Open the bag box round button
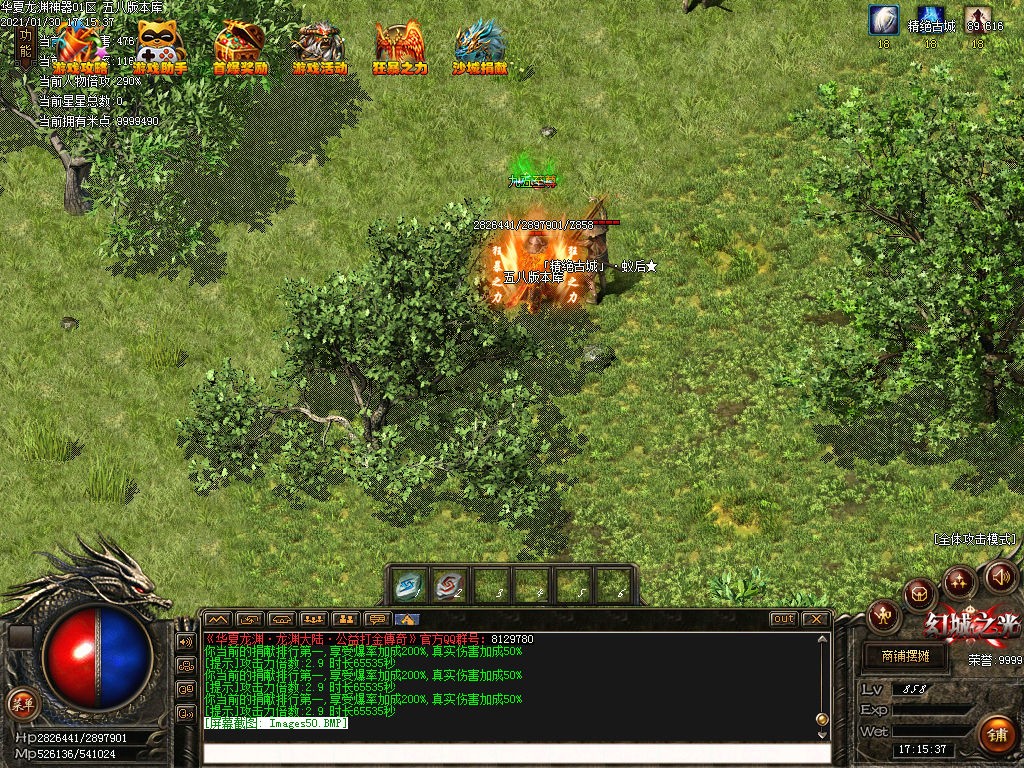This screenshot has width=1024, height=768. pos(918,595)
